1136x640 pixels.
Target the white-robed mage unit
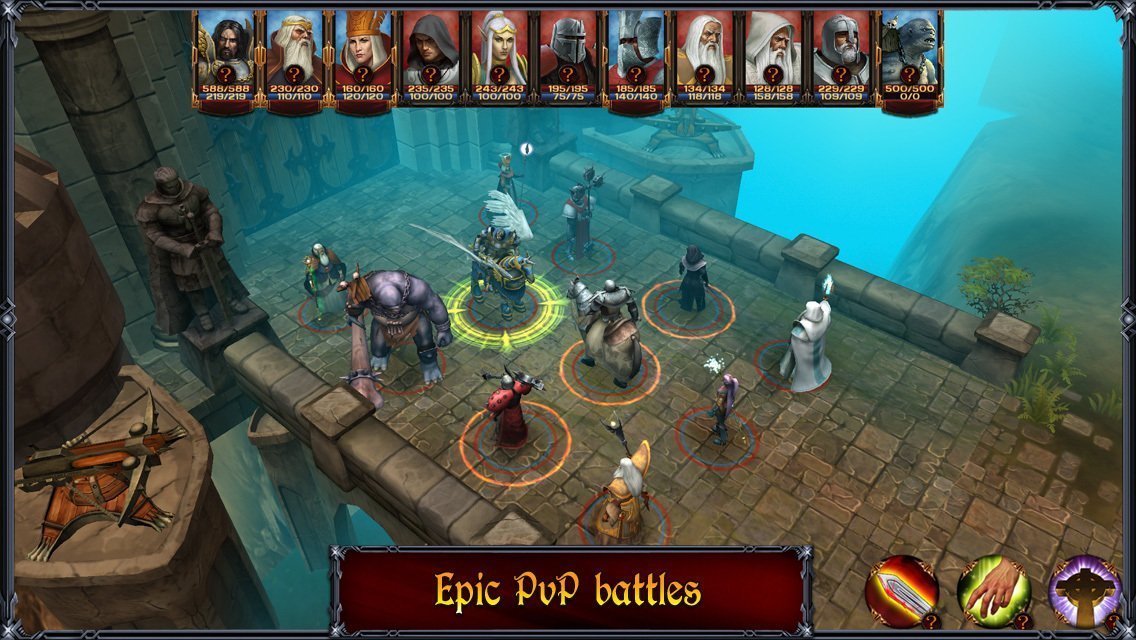(808, 345)
